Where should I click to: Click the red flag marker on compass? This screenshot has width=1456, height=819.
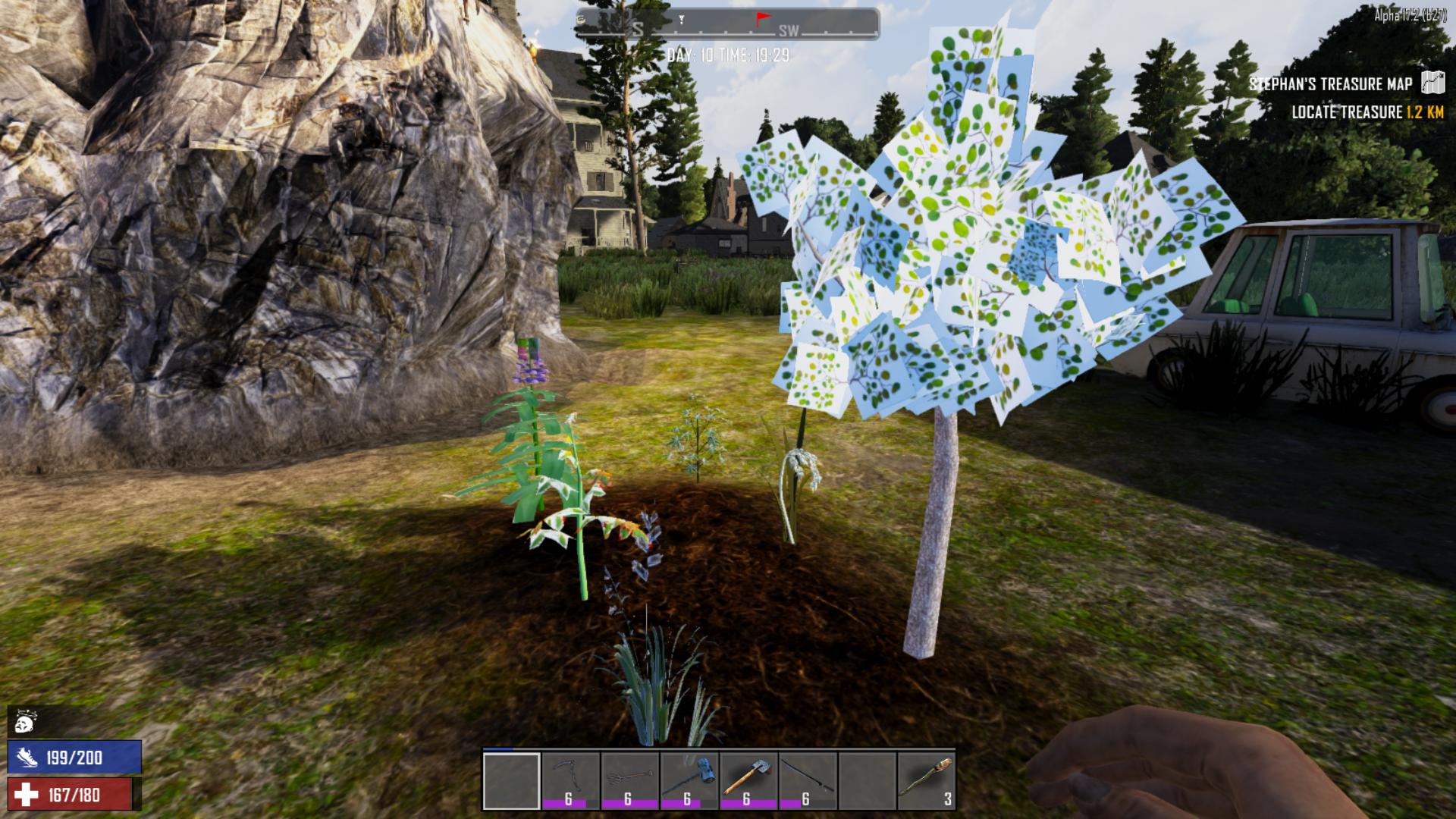(x=761, y=18)
